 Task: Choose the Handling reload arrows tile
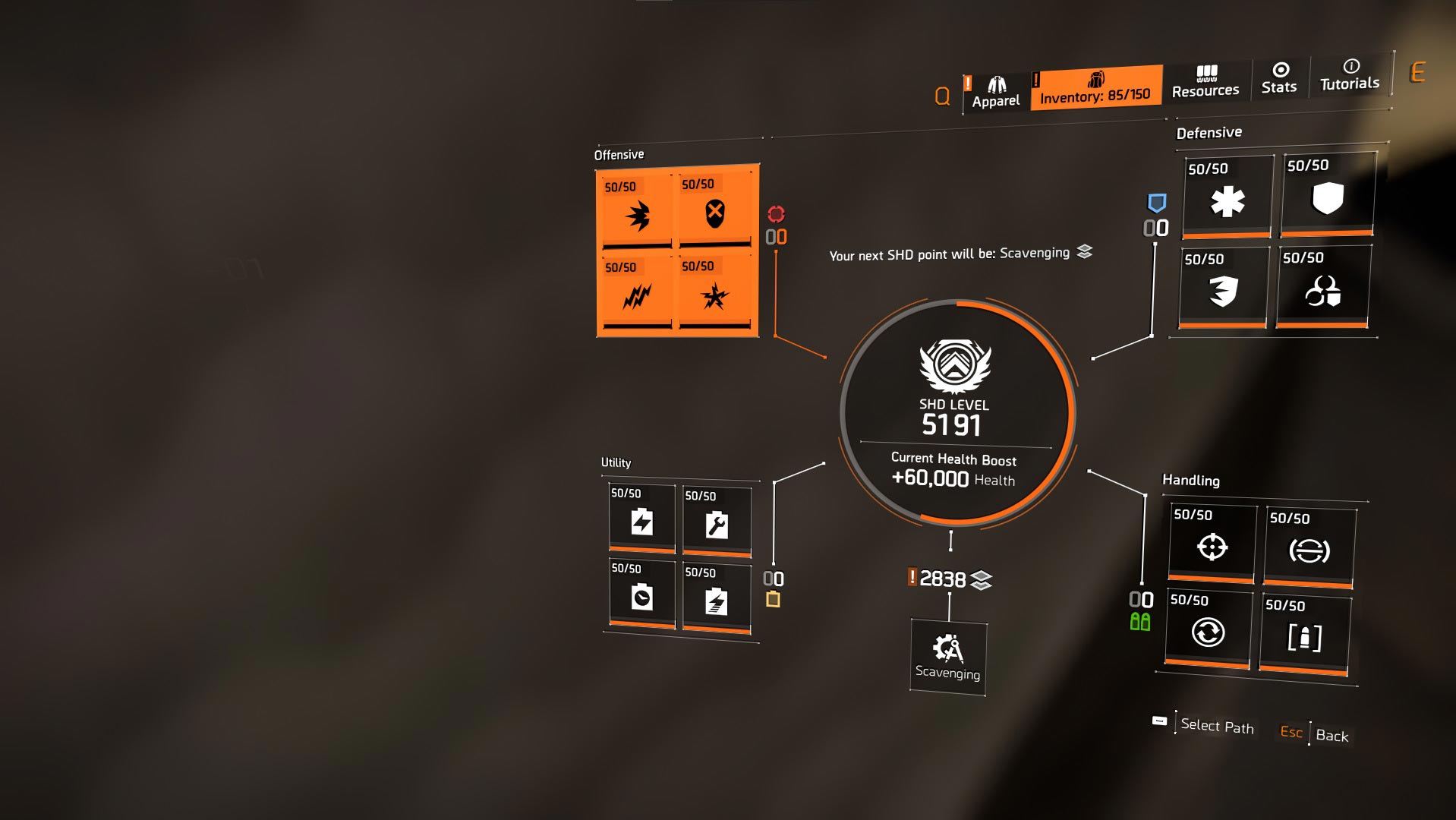[x=1208, y=629]
